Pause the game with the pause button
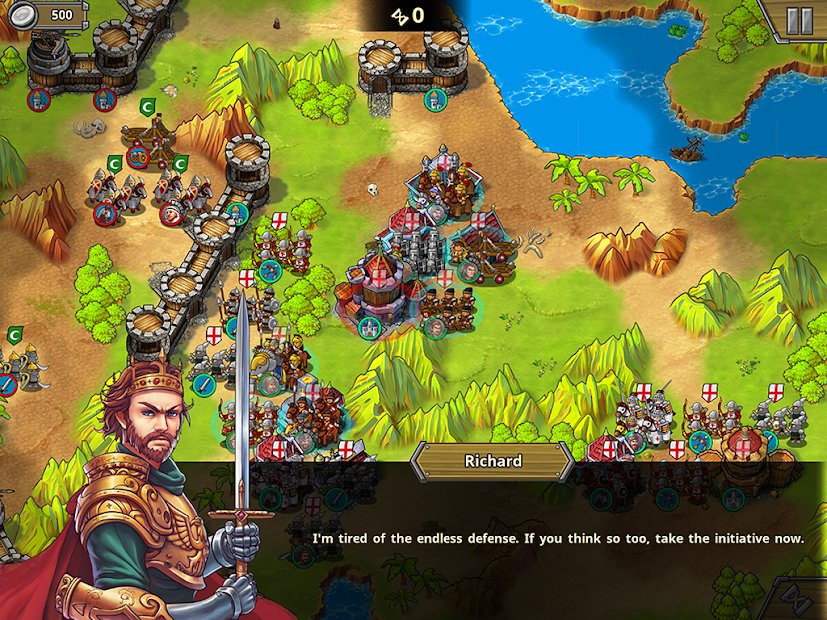827x620 pixels. click(799, 21)
